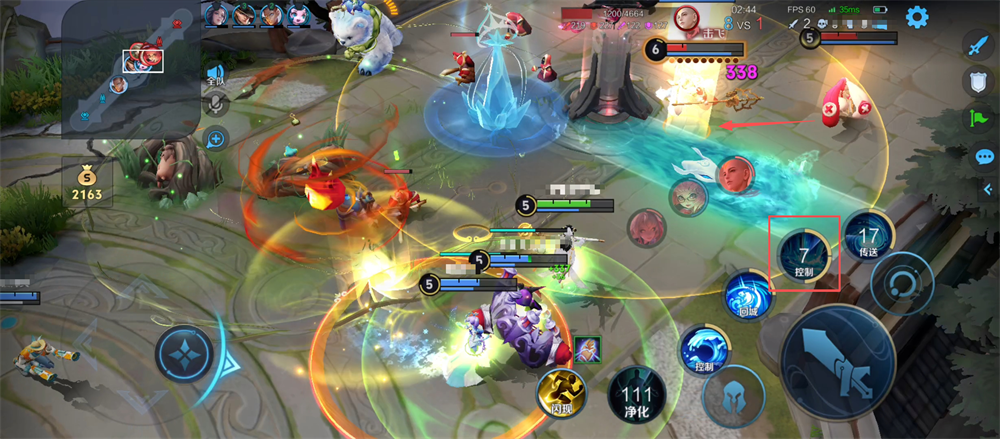Use the 回城 recall button
Screen dimensions: 1000x439
(x=750, y=297)
